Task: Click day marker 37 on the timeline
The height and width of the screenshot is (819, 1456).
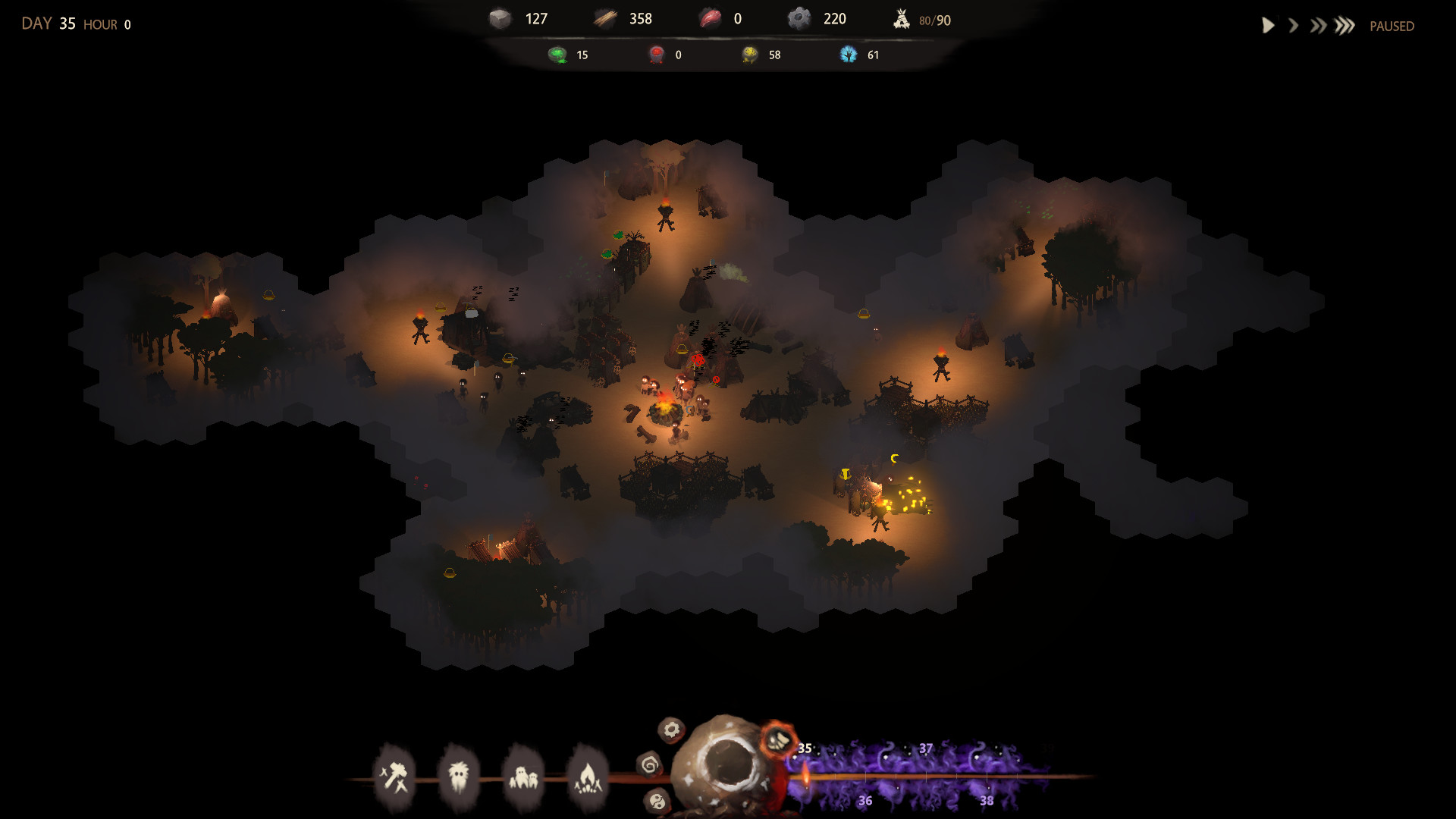Action: click(x=924, y=749)
